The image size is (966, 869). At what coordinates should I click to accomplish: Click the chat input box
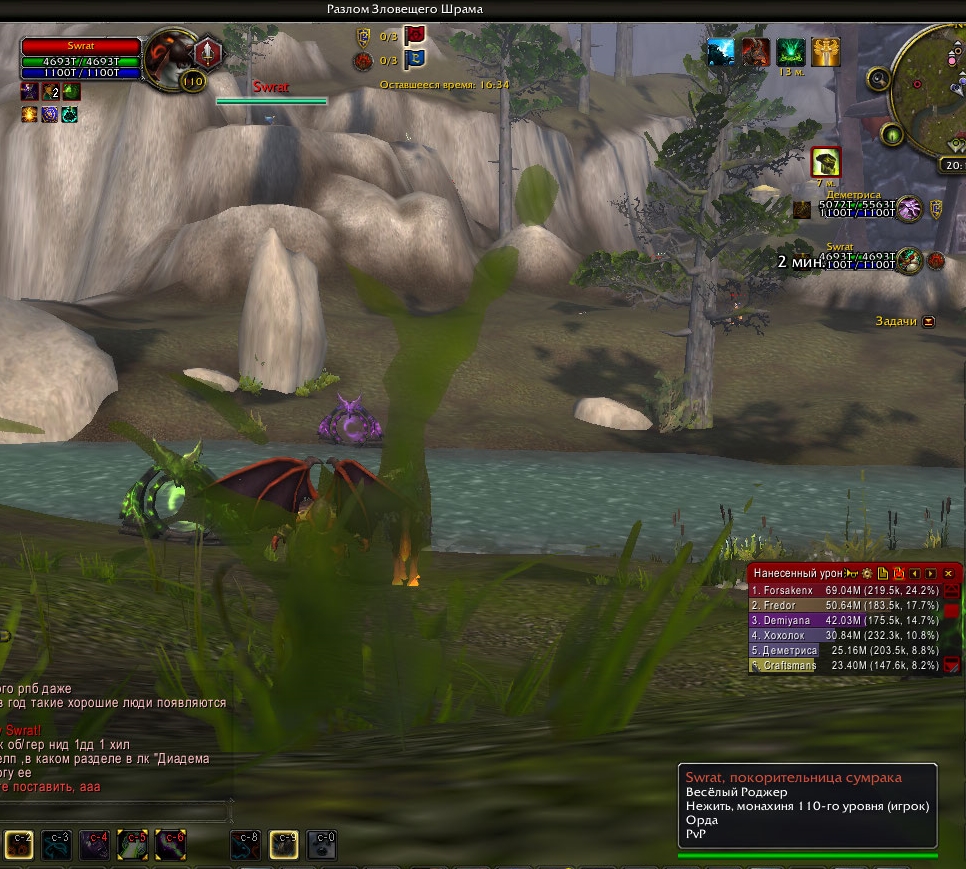115,811
